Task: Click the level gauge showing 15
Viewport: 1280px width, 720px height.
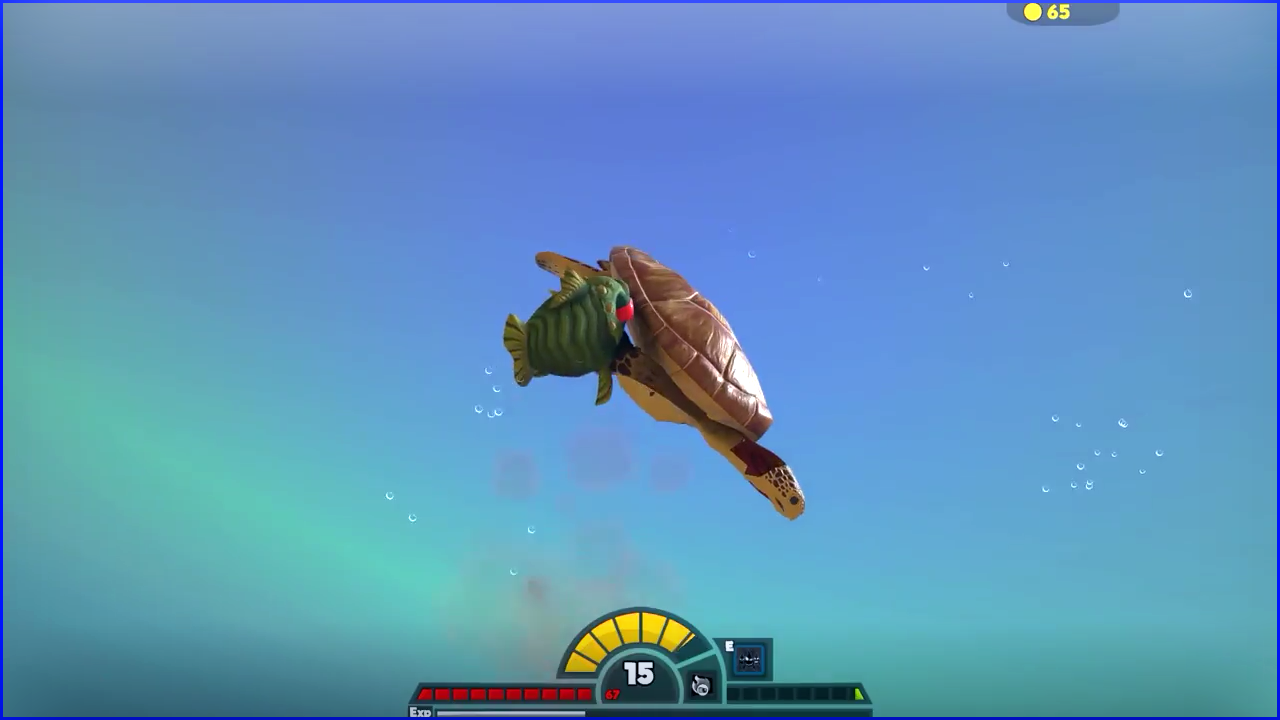Action: 638,675
